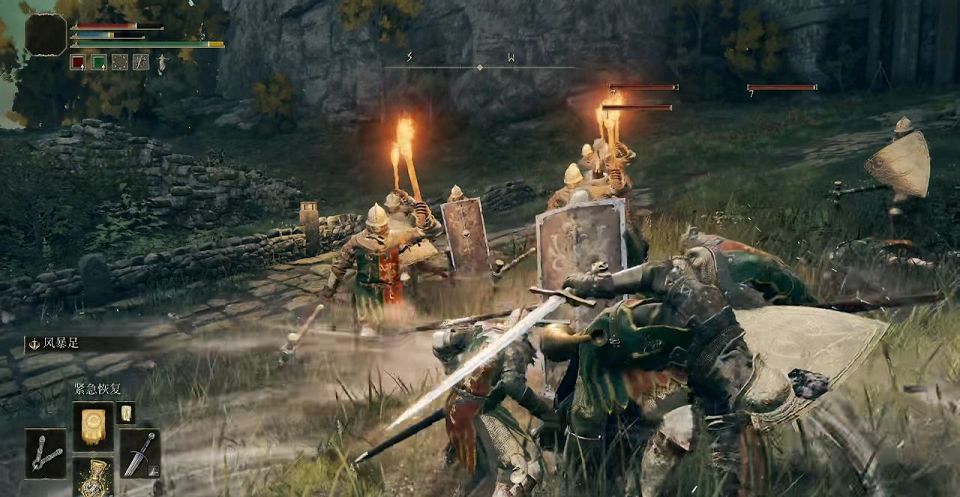
Task: Click the compass bar at top
Action: point(480,67)
